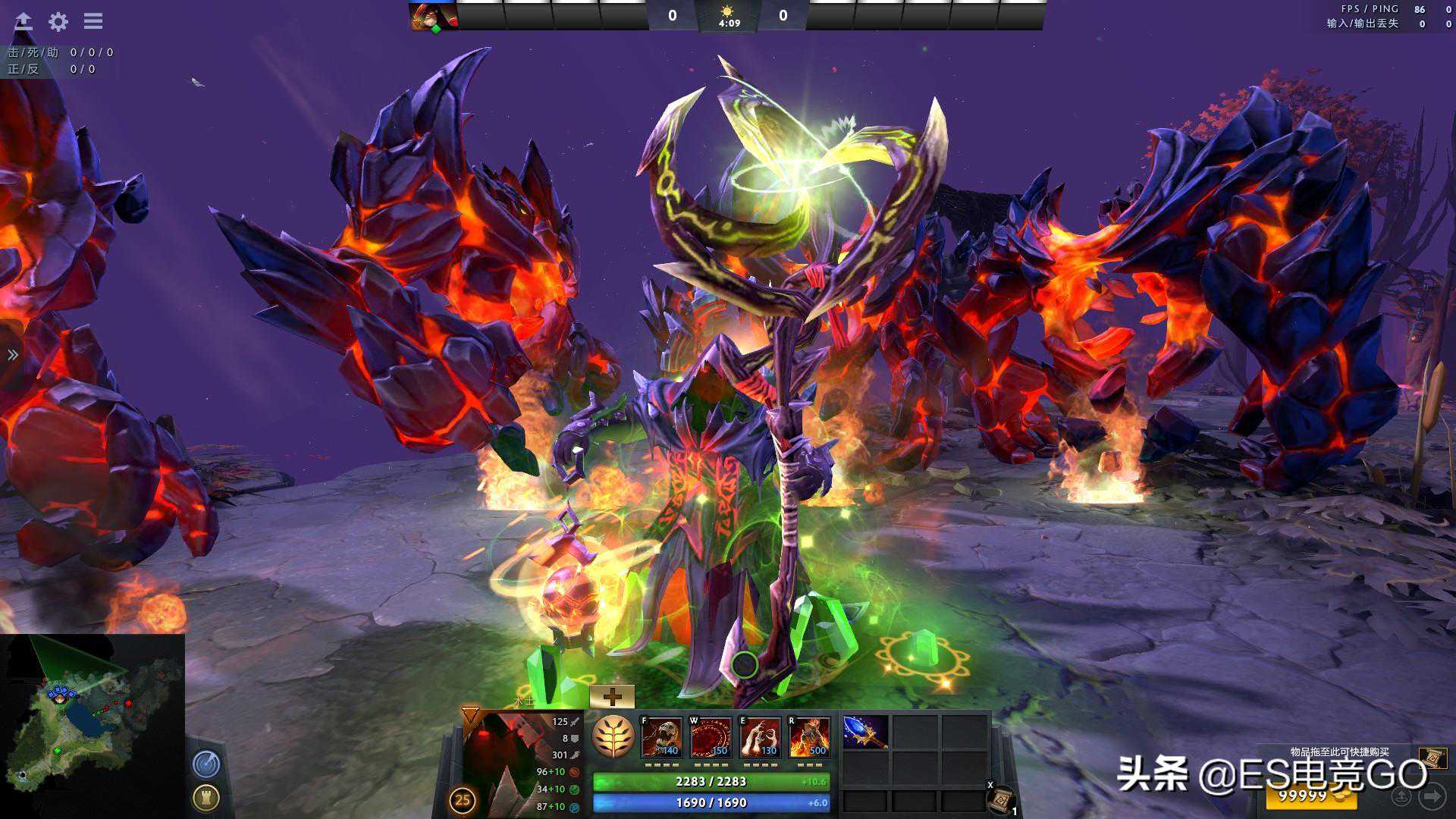Screen dimensions: 1456x819
Task: Open the talent tree
Action: click(x=613, y=737)
